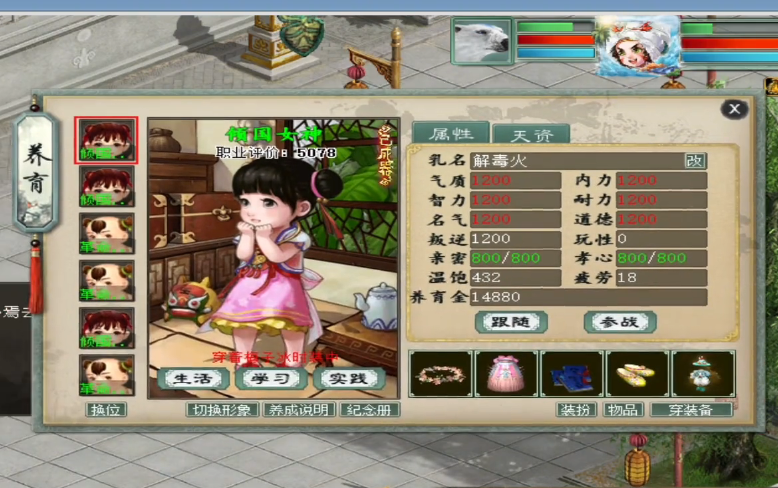Select the pink dress equipment slot
This screenshot has width=778, height=488.
[506, 373]
